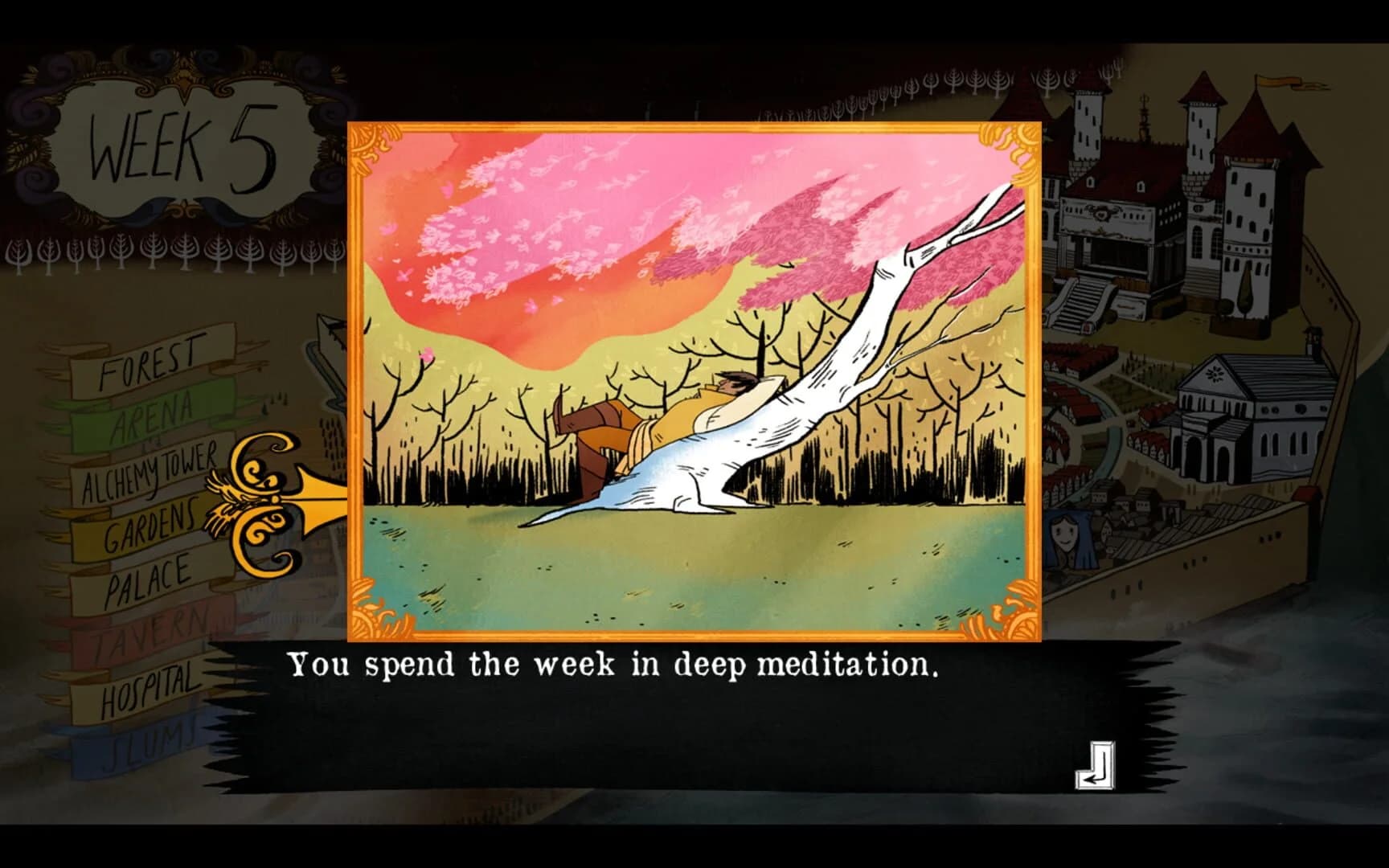Screen dimensions: 1389x868
Task: Click the yellow flag atop the castle tower
Action: click(1278, 84)
